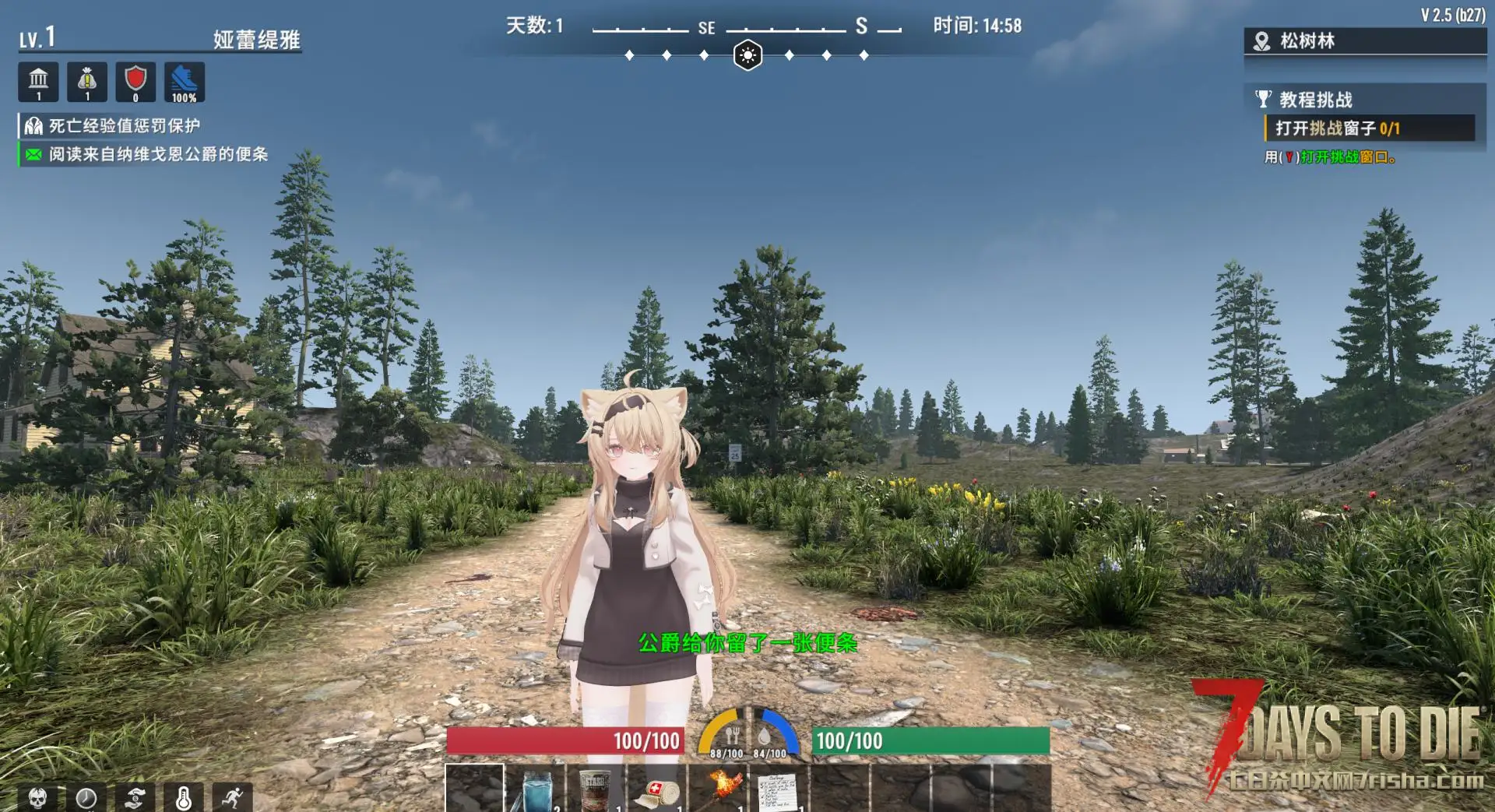Click the 松树林 location marker label

[x=1307, y=41]
